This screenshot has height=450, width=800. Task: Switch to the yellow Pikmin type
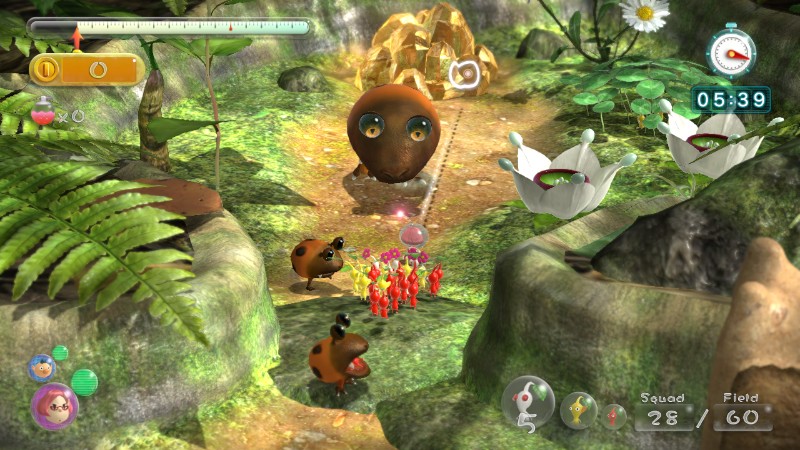[578, 410]
